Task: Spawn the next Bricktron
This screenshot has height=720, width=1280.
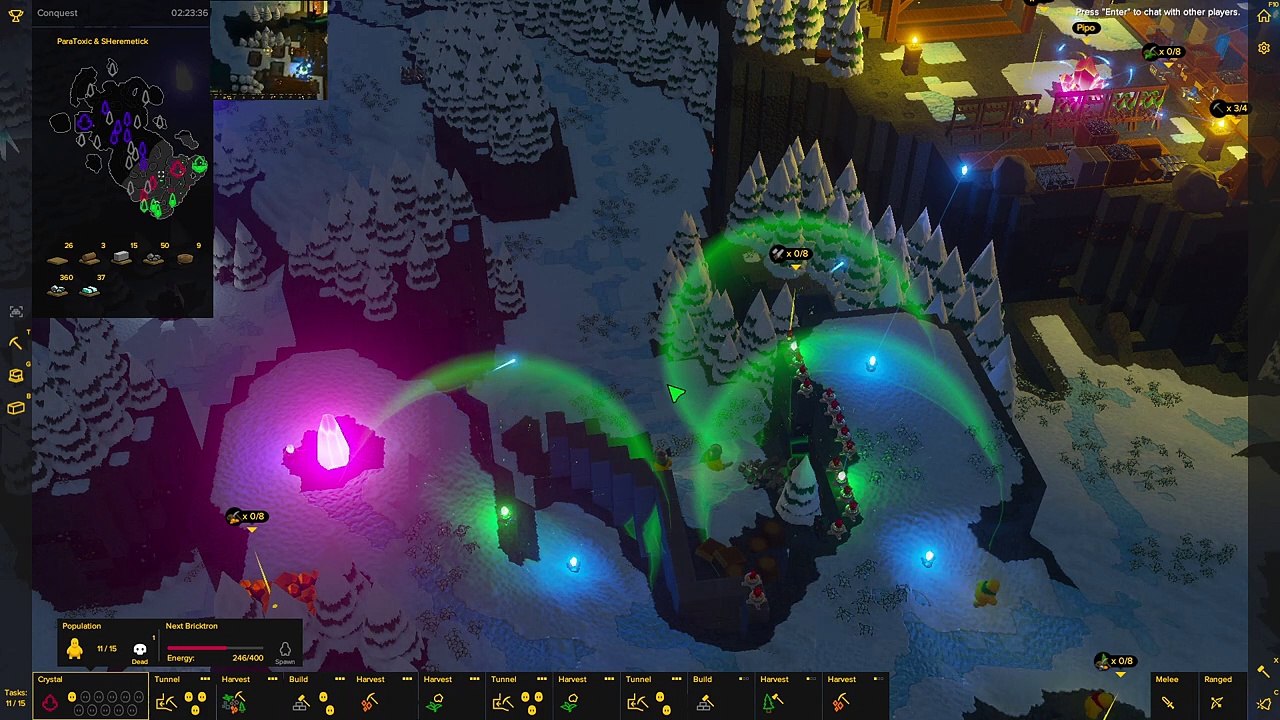Action: pyautogui.click(x=285, y=651)
